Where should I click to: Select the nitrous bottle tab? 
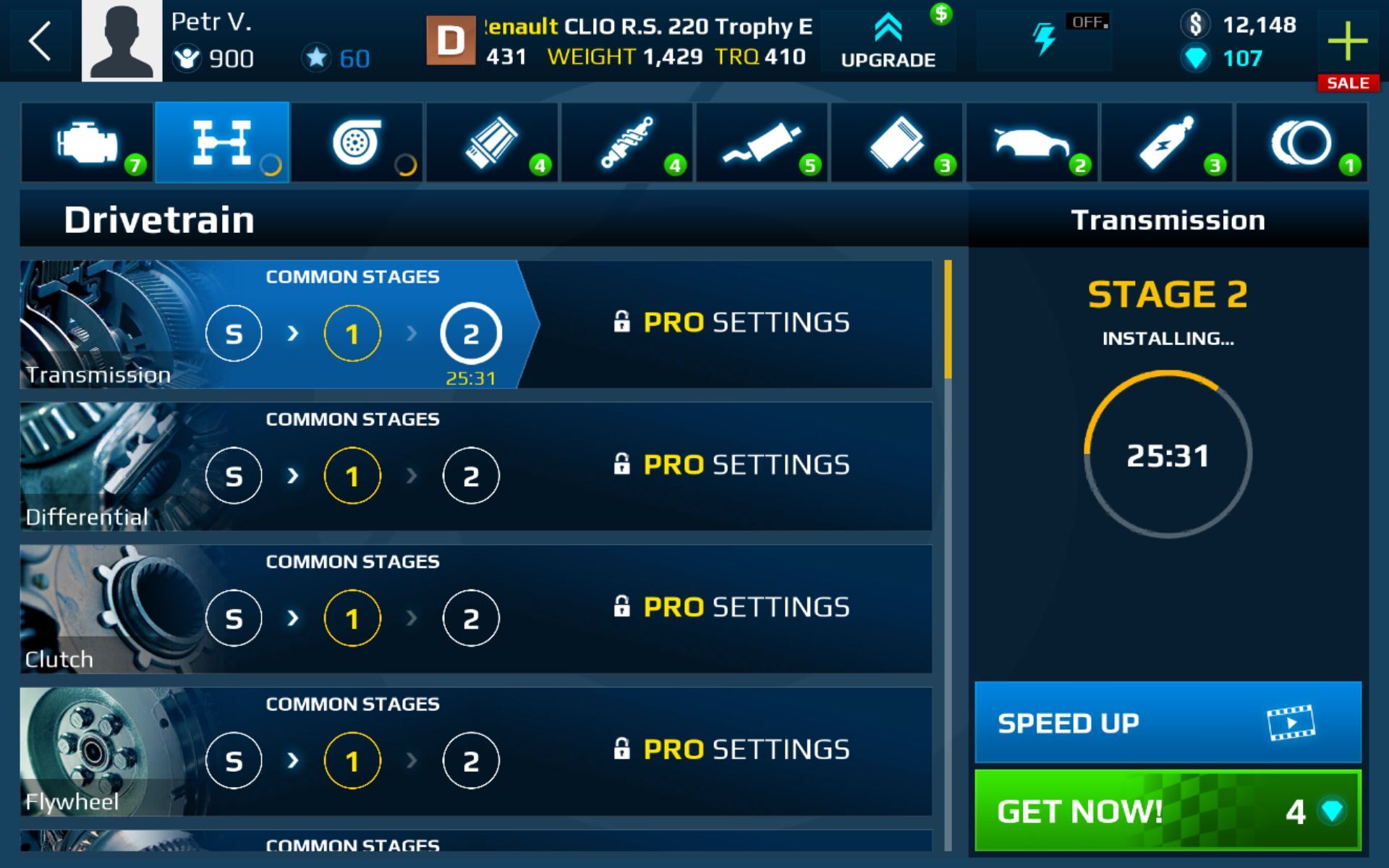[x=1167, y=142]
